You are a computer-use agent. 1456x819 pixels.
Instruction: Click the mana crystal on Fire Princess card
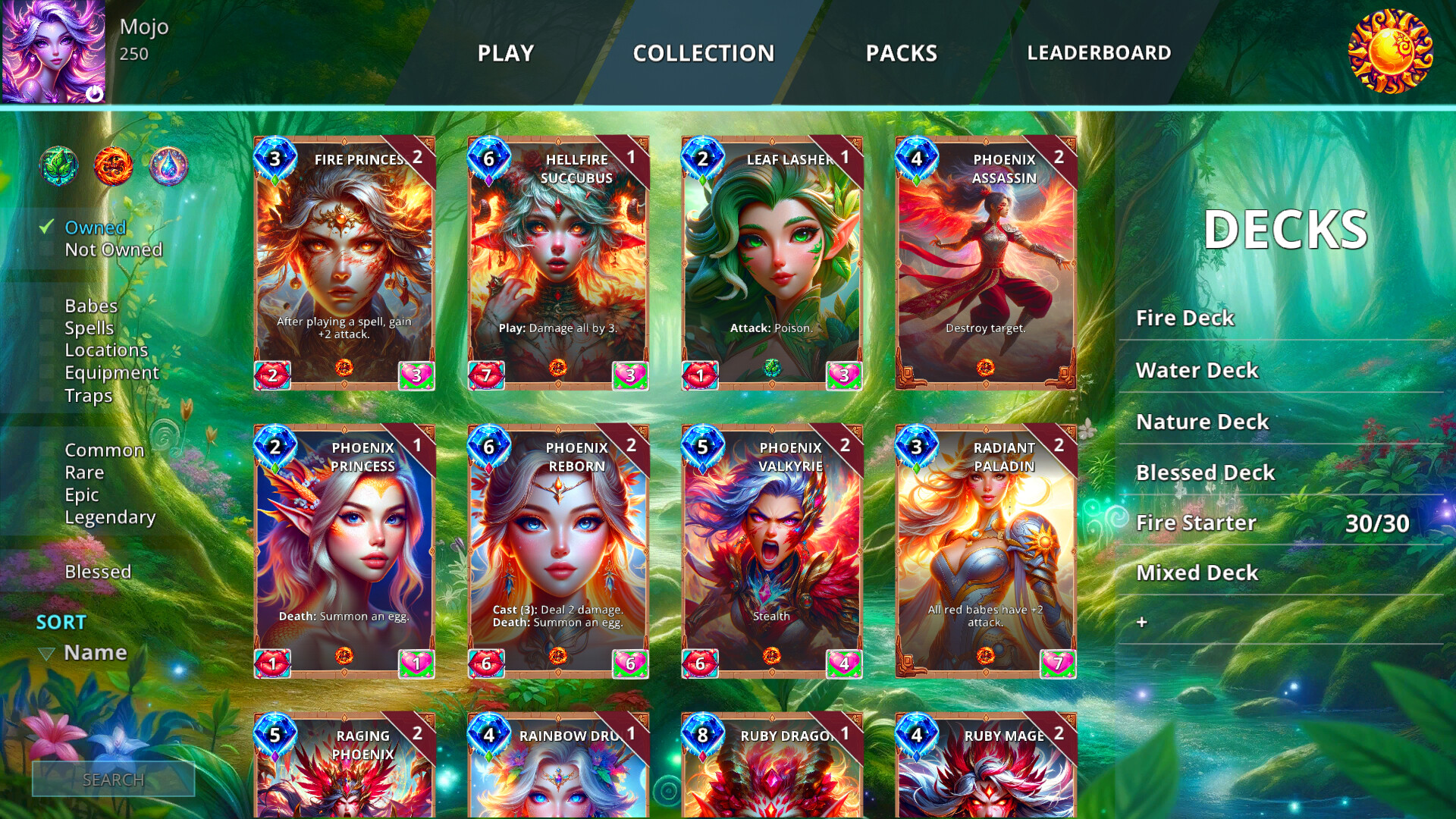click(275, 158)
